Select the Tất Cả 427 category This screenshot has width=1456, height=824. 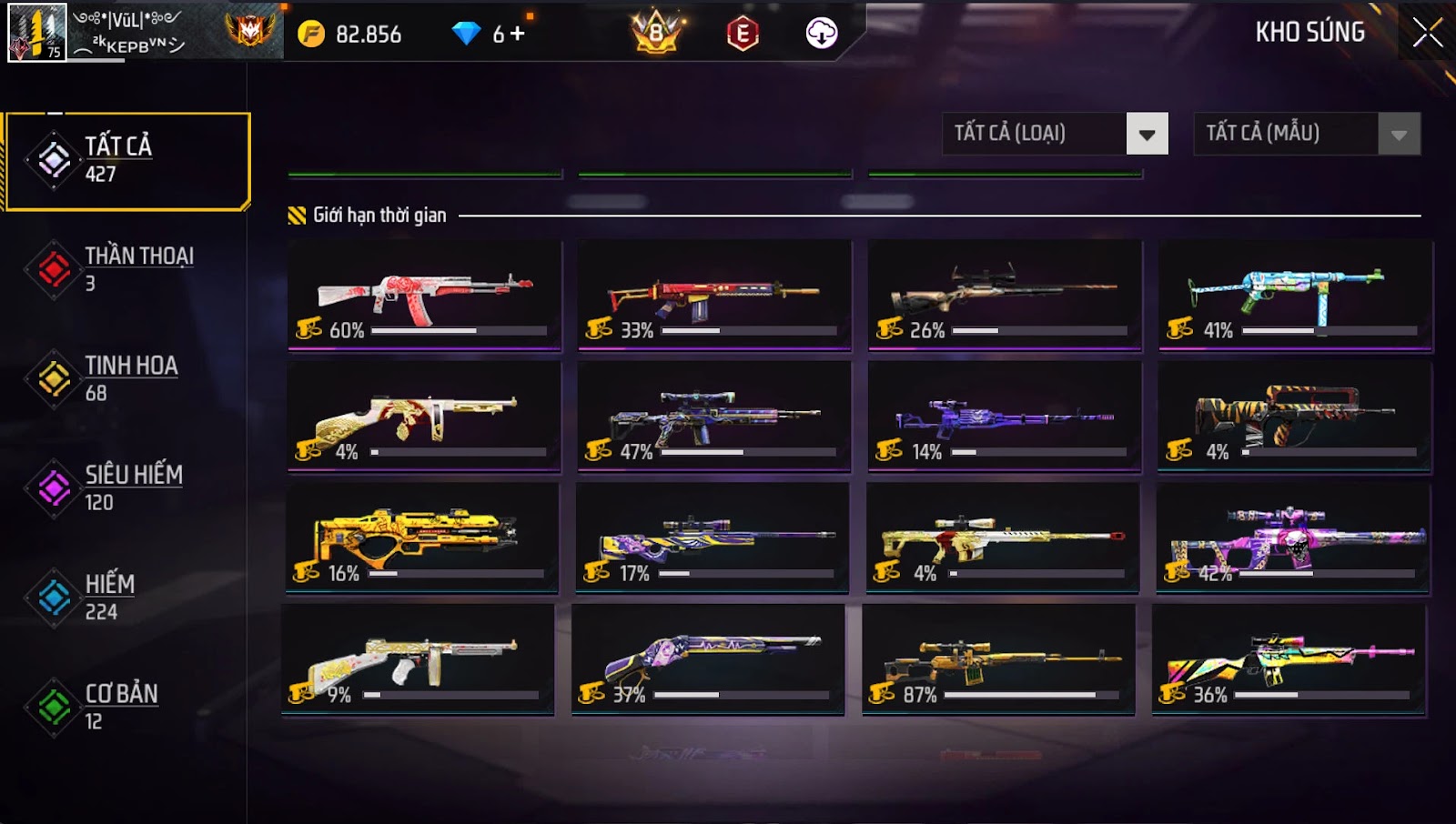click(127, 161)
